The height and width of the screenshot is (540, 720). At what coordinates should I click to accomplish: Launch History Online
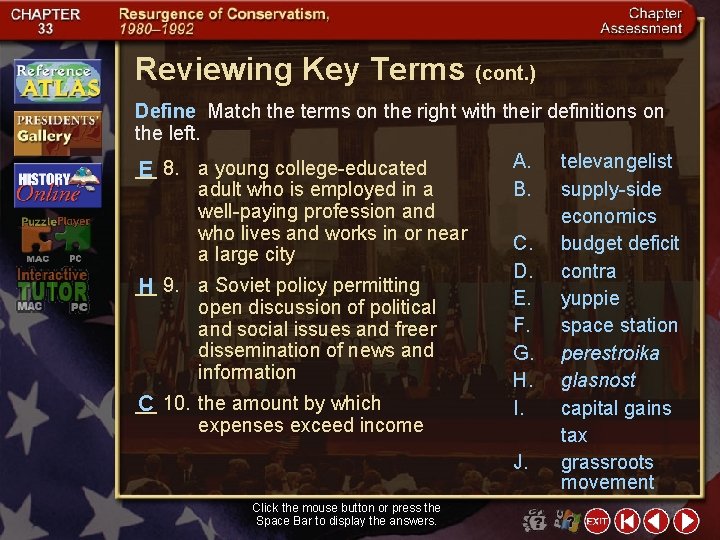coord(57,186)
